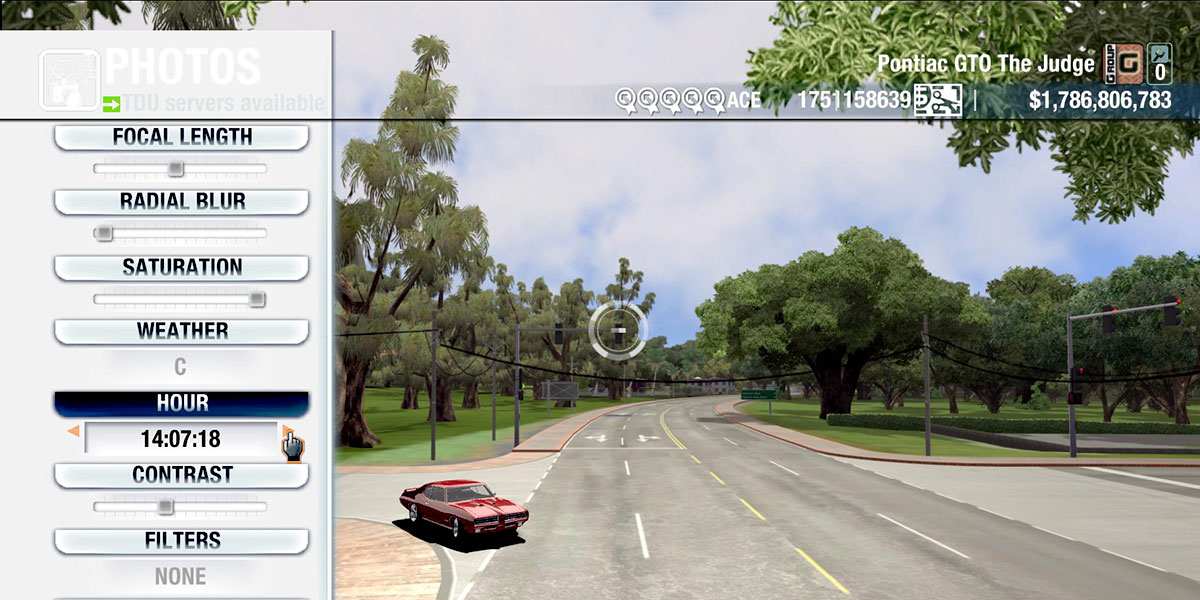The width and height of the screenshot is (1200, 600).
Task: Click the saturation slider handle
Action: [x=257, y=298]
